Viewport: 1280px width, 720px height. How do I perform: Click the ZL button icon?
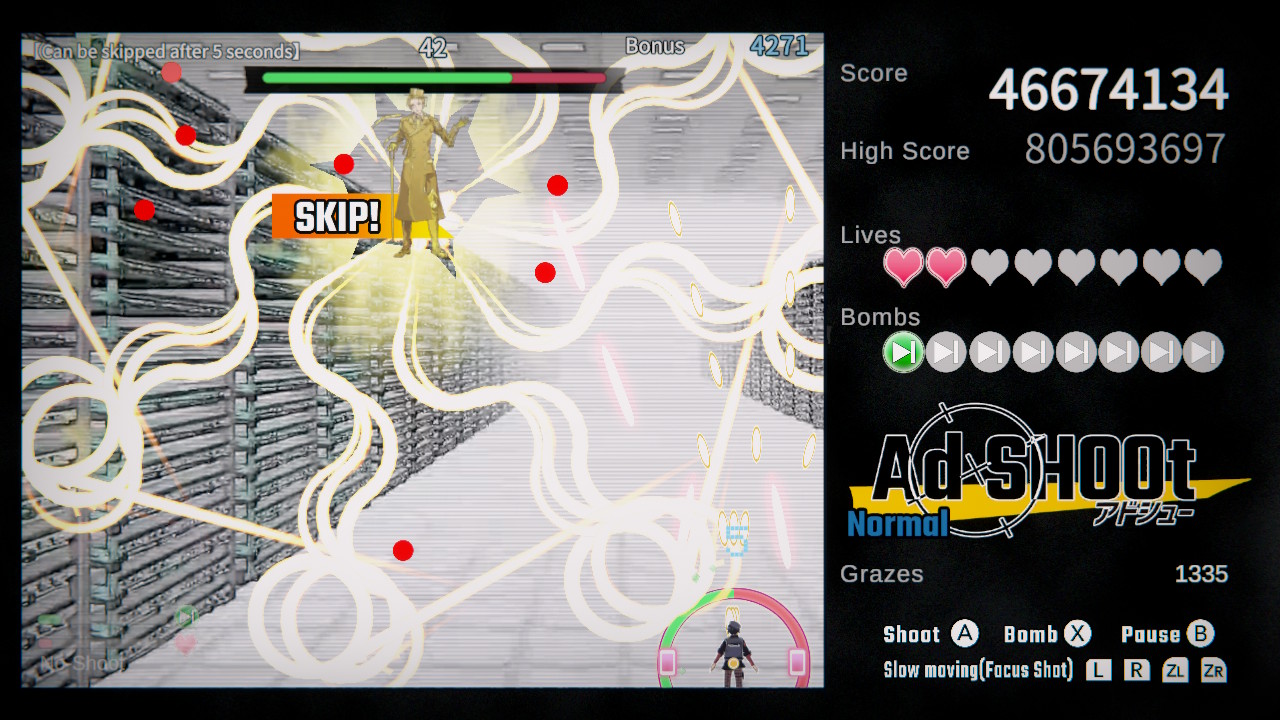[1177, 670]
